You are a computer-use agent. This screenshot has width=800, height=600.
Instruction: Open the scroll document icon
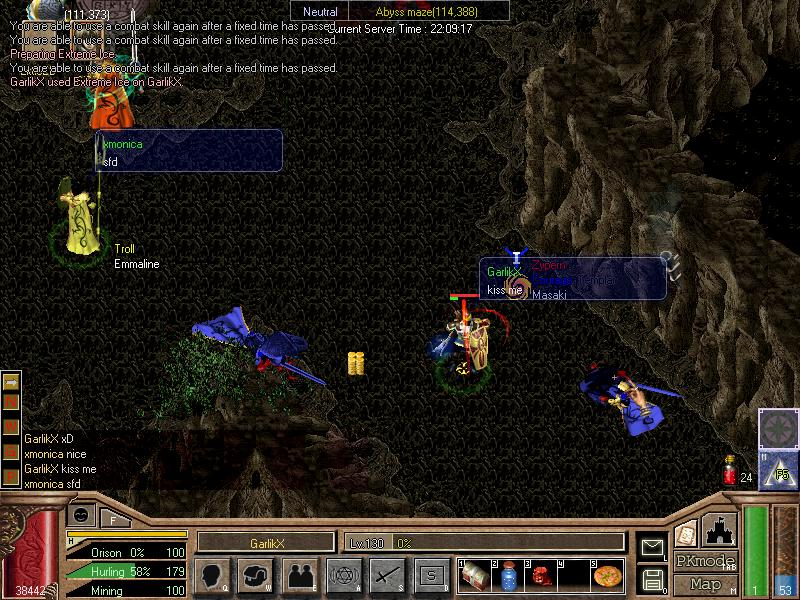[x=685, y=533]
